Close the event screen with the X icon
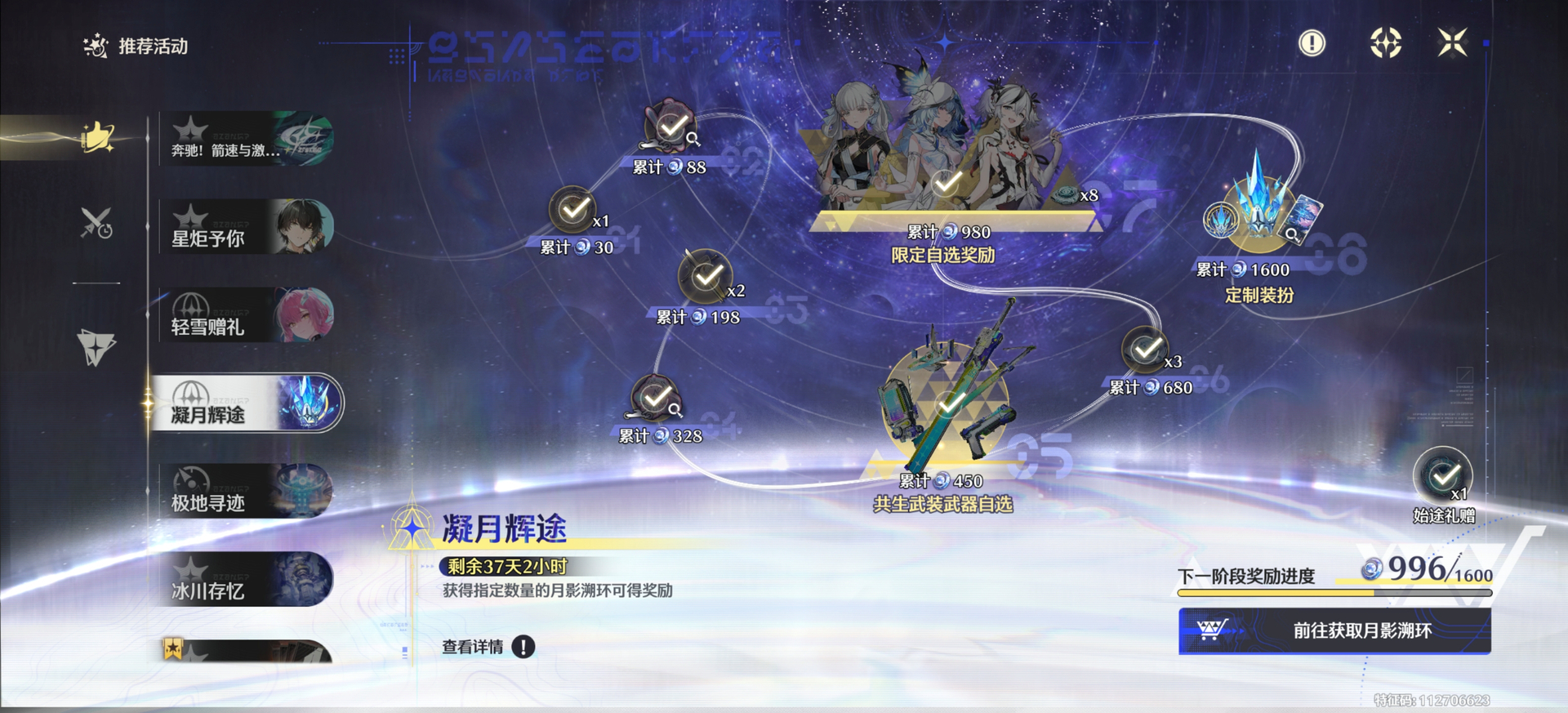The height and width of the screenshot is (713, 1568). (x=1452, y=42)
